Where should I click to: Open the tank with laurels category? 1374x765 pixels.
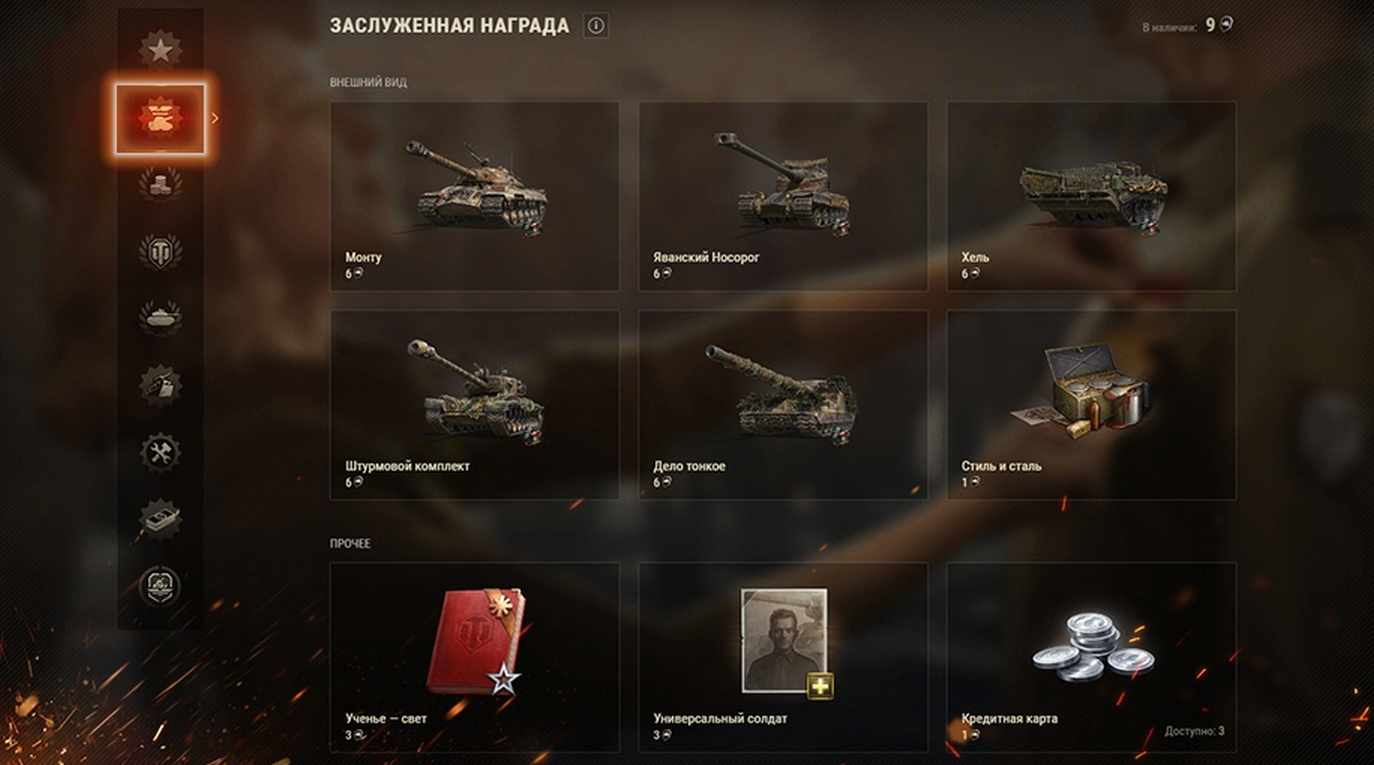(x=160, y=317)
